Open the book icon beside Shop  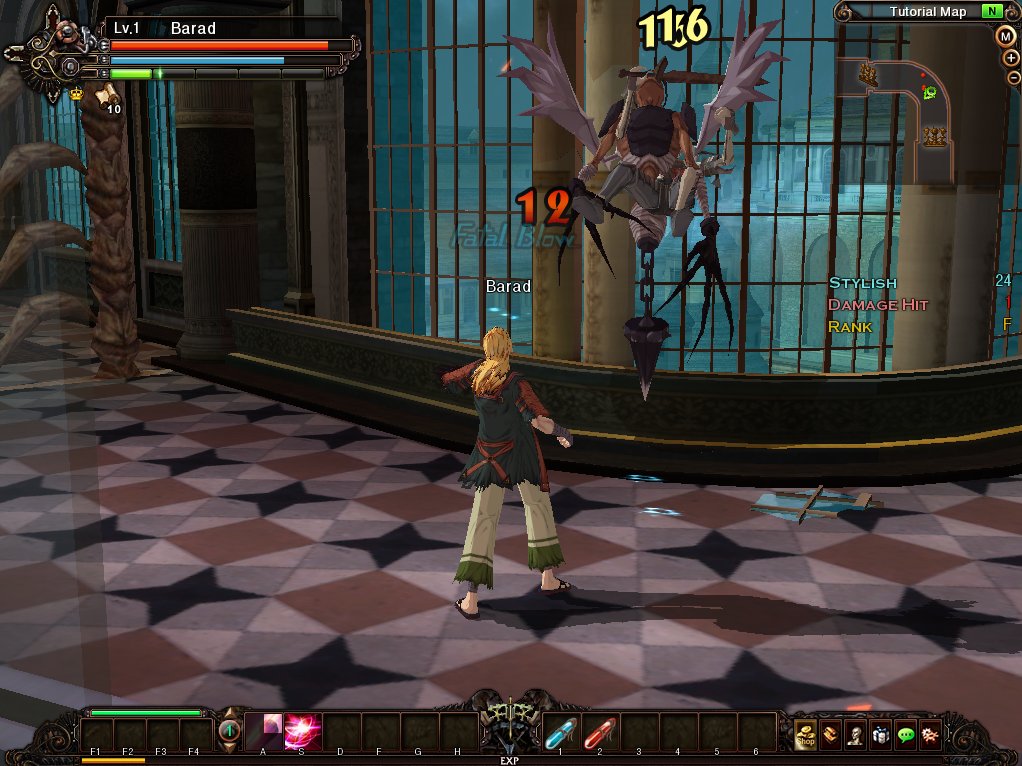[830, 736]
